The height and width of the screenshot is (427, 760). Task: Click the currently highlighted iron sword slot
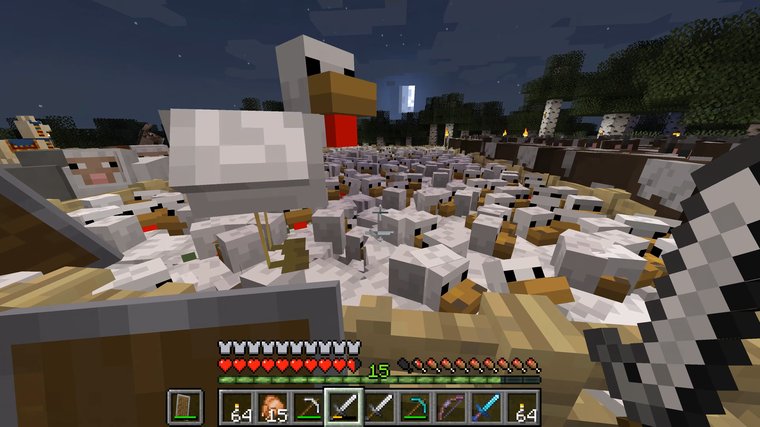pyautogui.click(x=343, y=406)
